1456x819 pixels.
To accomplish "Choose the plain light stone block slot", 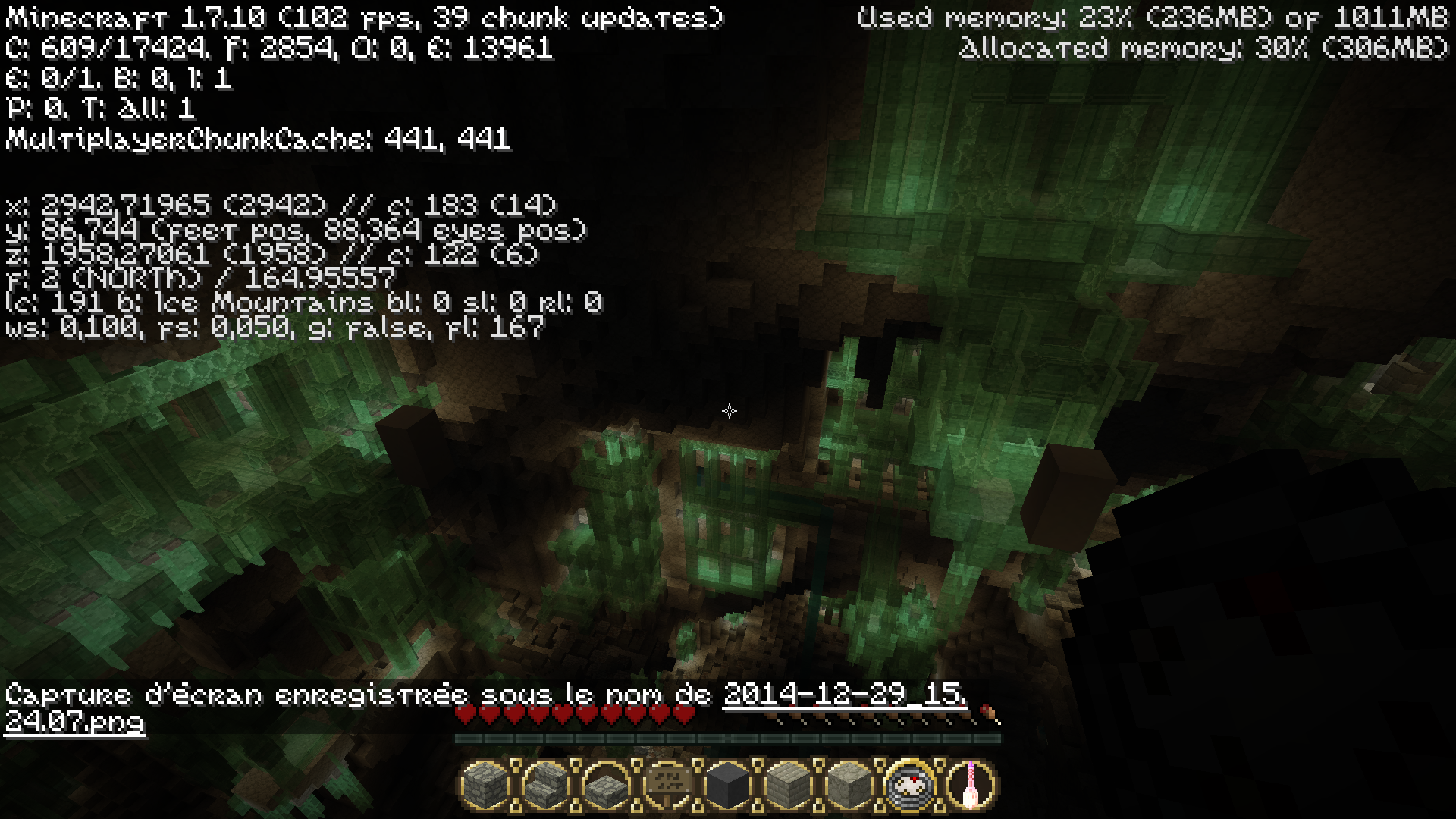I will click(x=849, y=784).
